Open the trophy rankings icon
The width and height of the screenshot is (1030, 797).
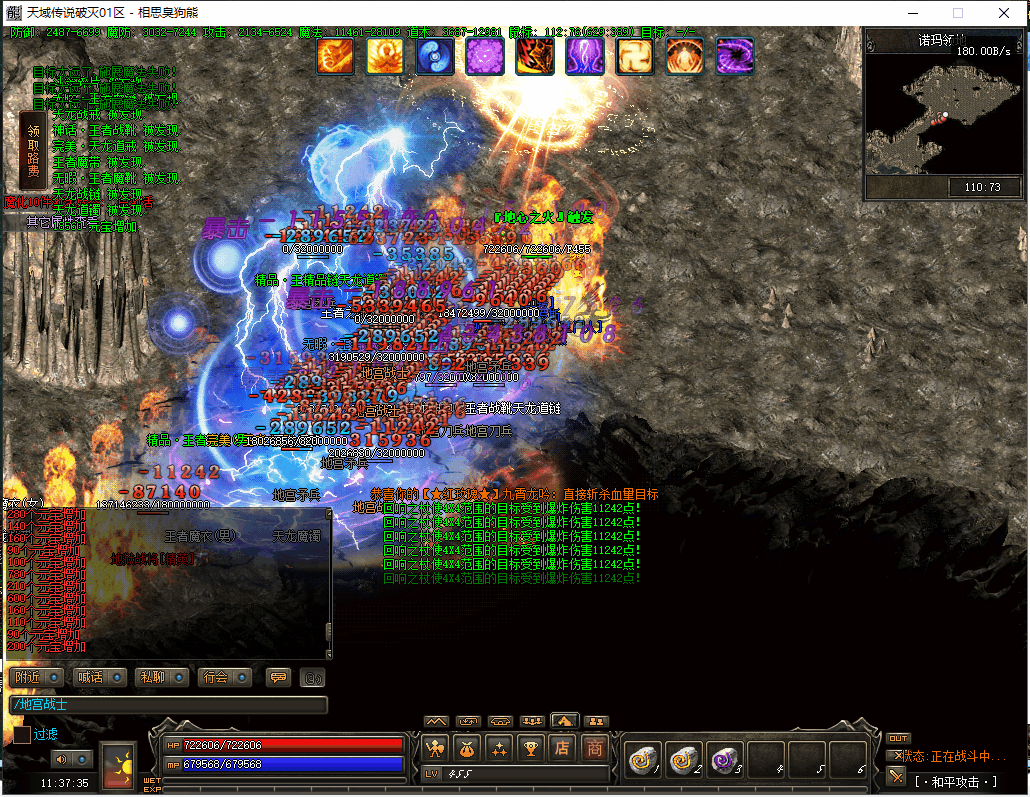(531, 748)
